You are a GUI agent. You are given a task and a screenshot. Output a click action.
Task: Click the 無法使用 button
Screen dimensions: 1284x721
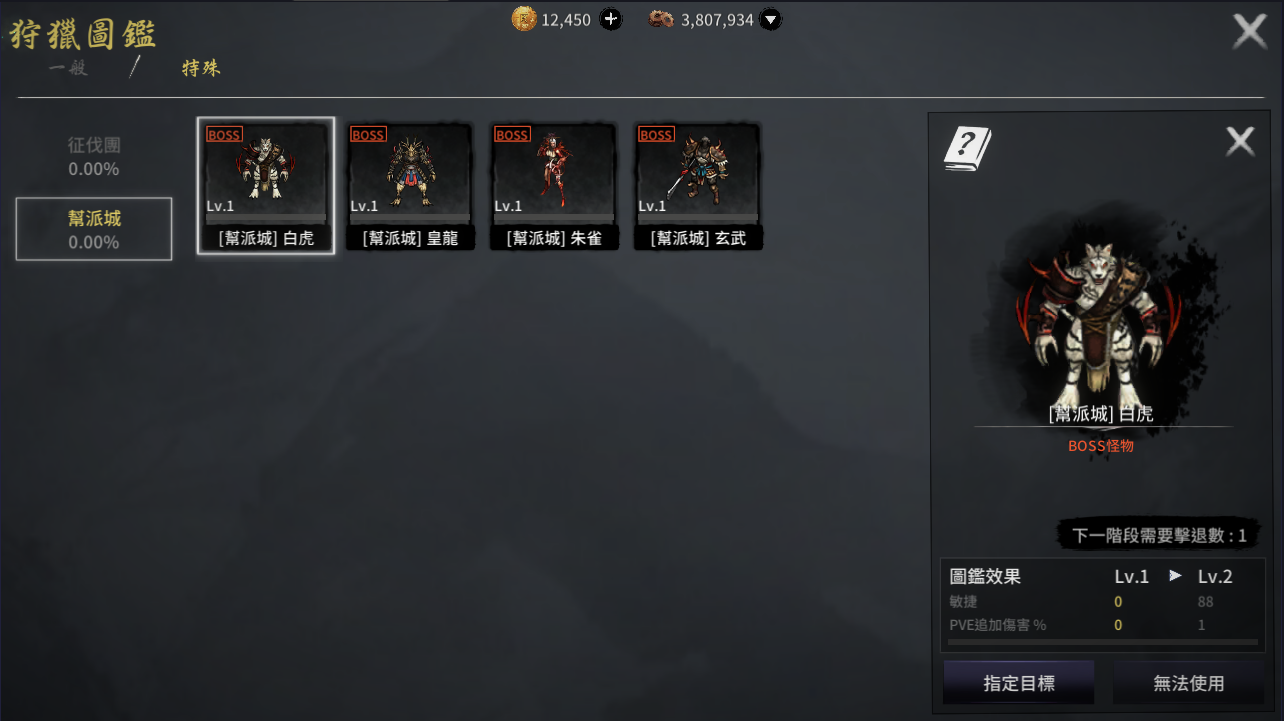1188,683
